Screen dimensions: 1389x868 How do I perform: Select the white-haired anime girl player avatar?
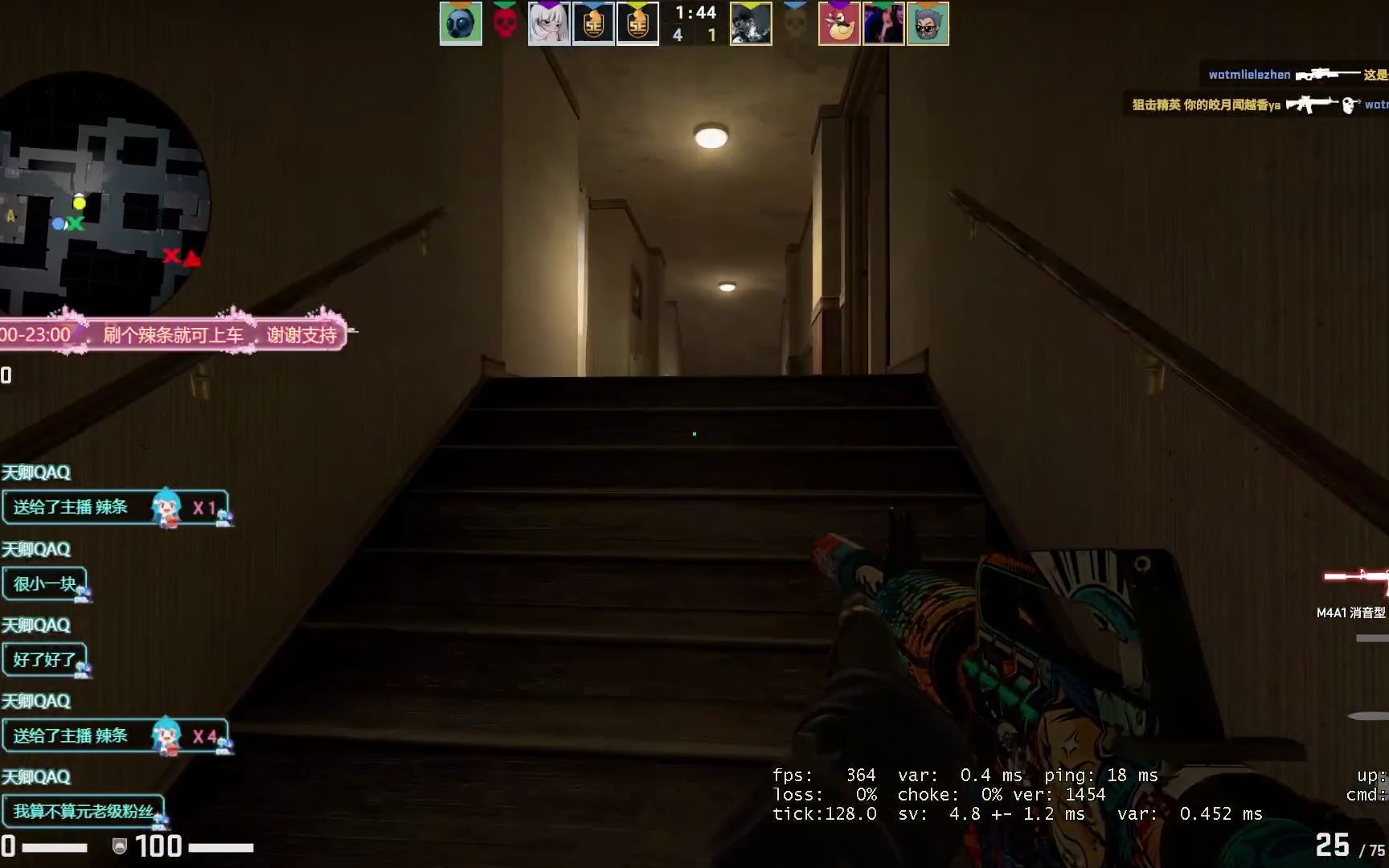click(550, 23)
